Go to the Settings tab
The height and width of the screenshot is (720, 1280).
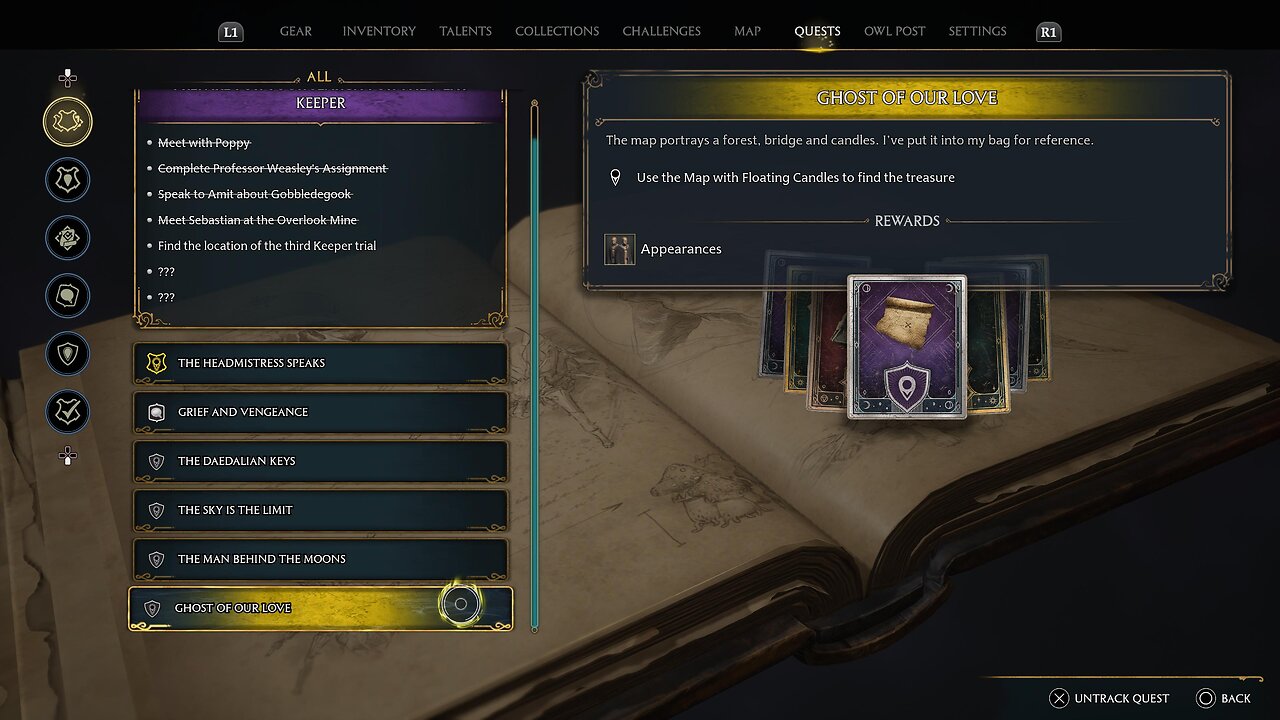977,31
